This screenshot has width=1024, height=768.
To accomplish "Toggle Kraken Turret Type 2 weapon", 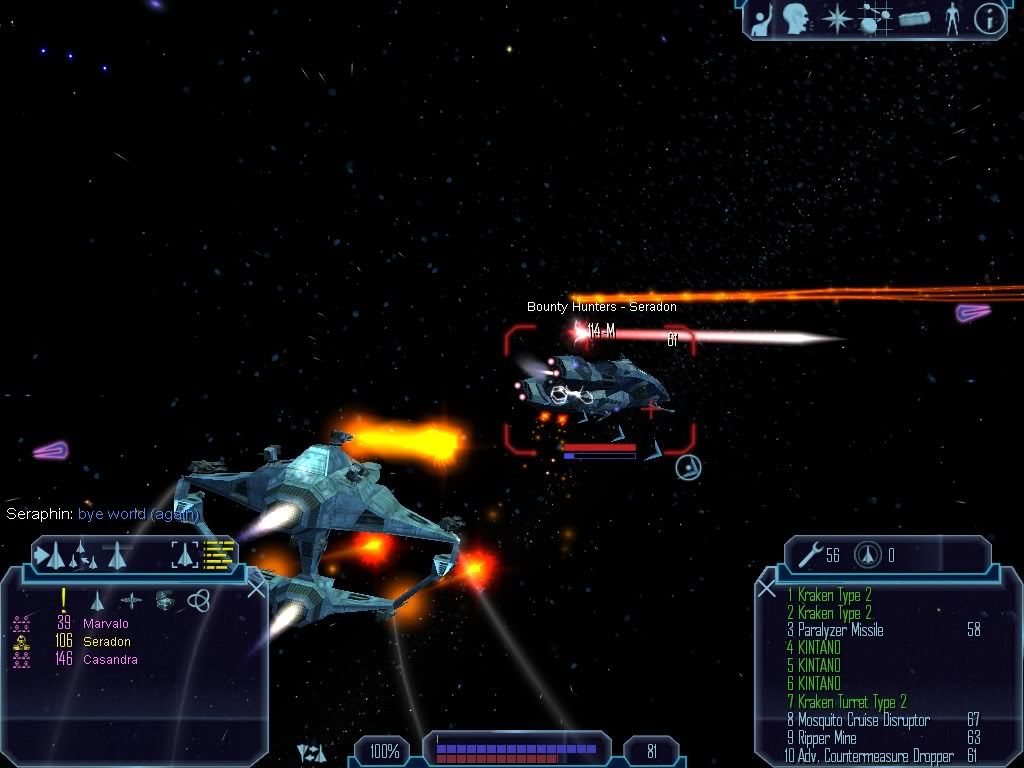I will 845,702.
